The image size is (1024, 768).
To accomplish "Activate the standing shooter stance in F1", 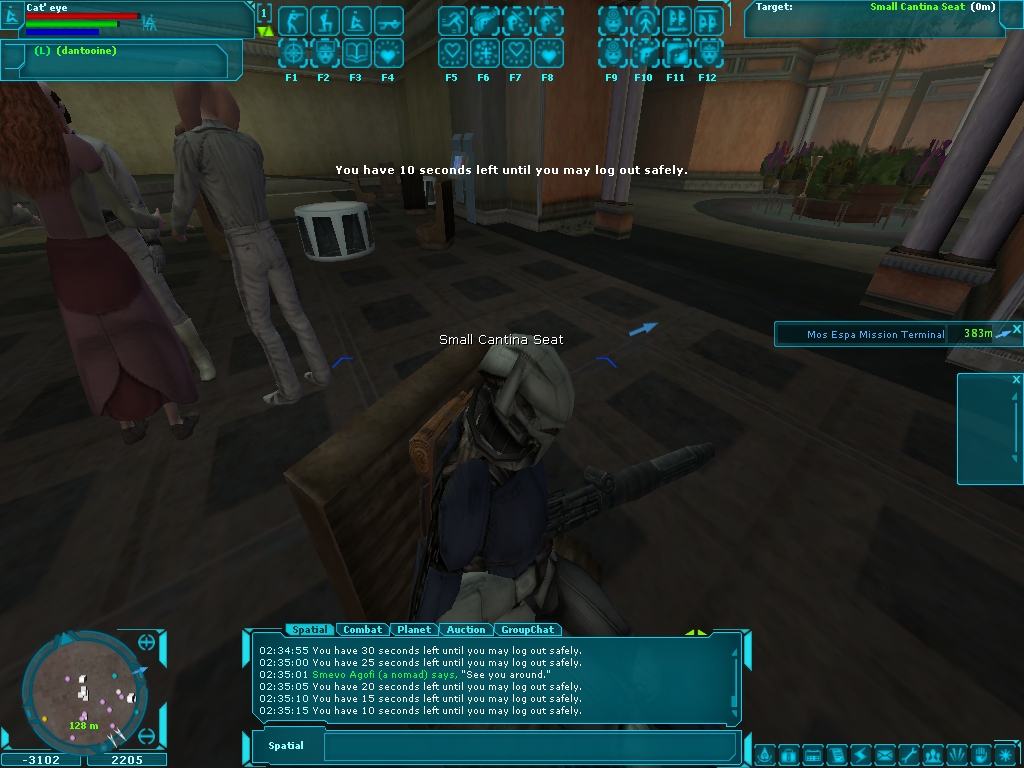I will click(x=292, y=21).
